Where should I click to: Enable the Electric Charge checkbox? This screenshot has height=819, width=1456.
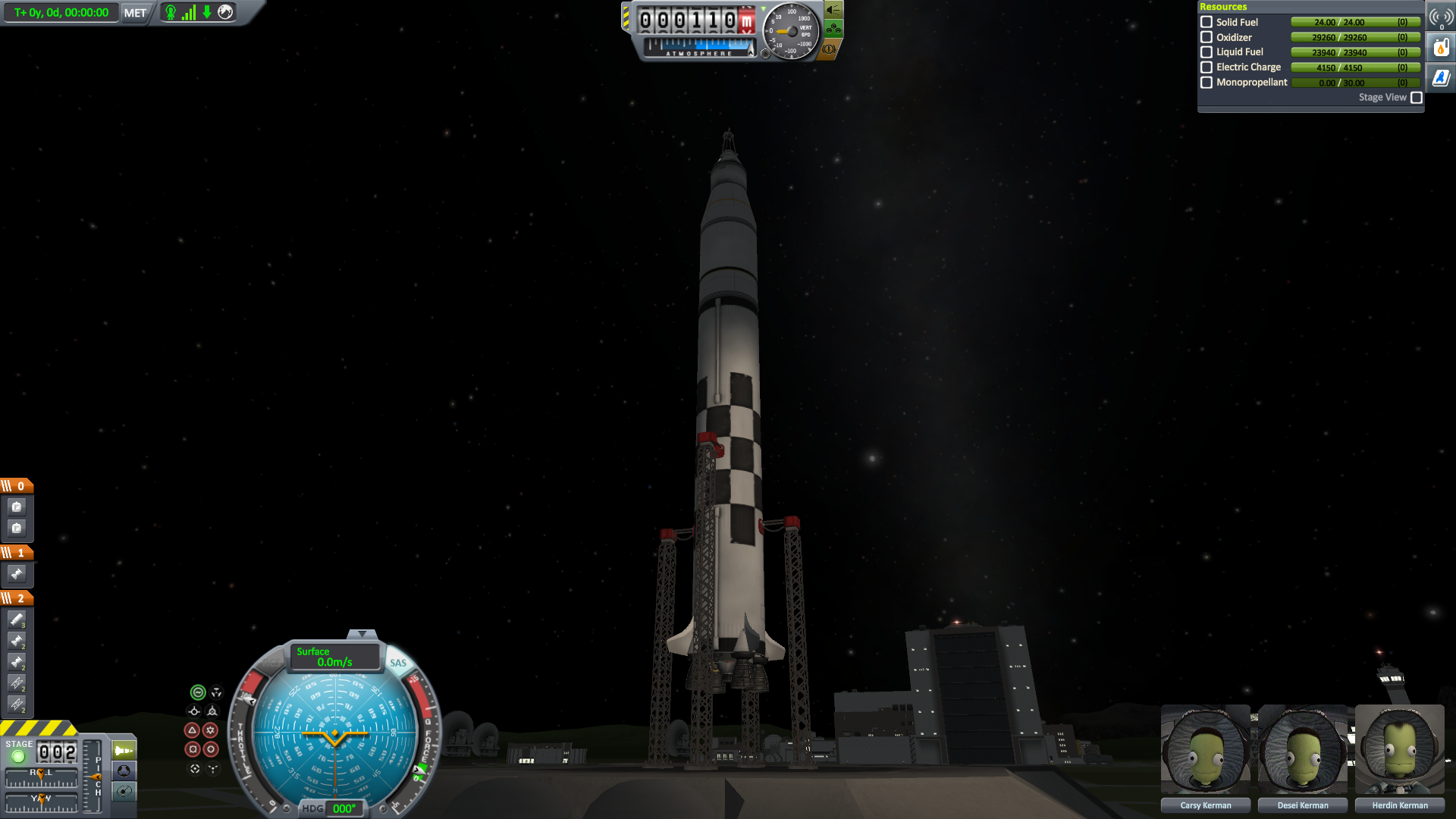pyautogui.click(x=1207, y=67)
